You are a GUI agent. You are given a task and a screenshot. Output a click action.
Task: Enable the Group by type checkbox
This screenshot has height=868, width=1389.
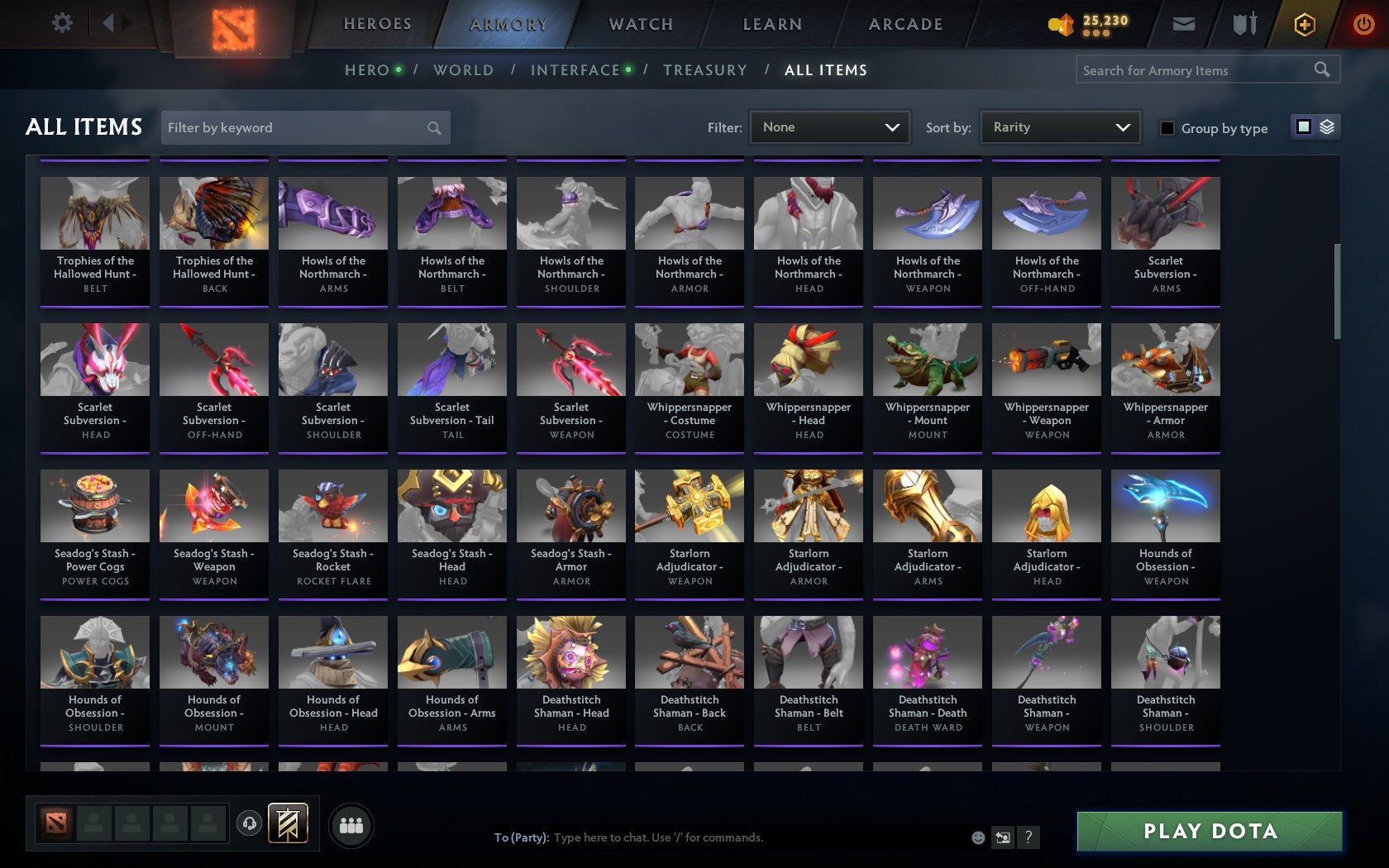1166,129
